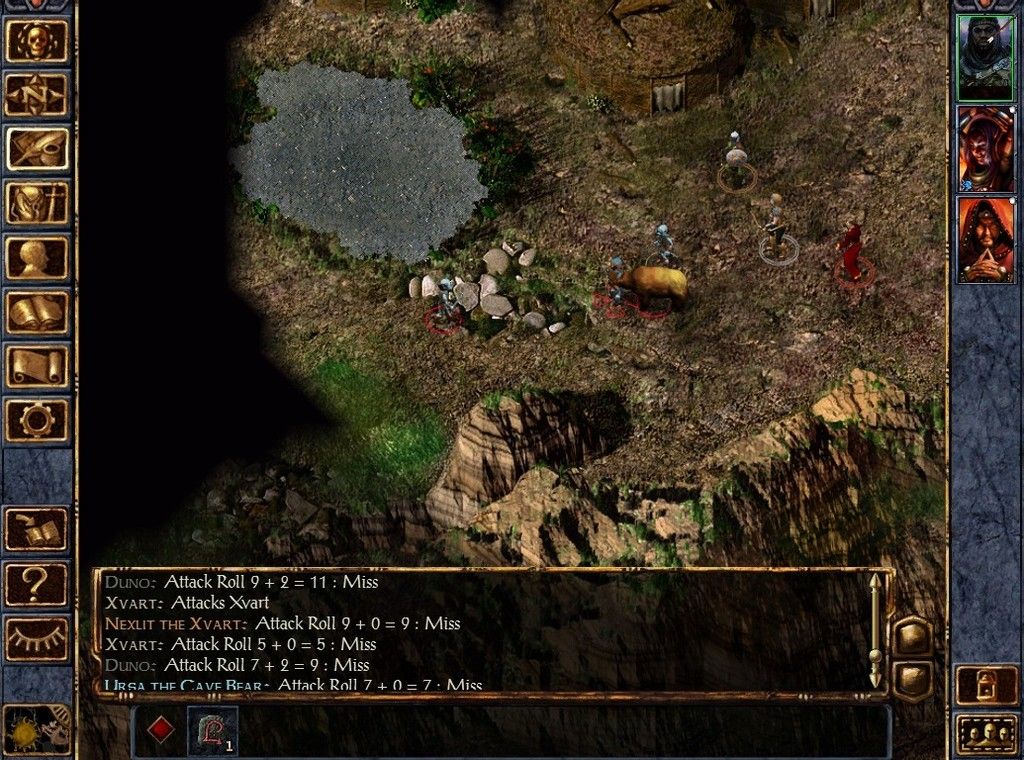The height and width of the screenshot is (760, 1024).
Task: Click the closed-eye button on the sidebar
Action: (x=38, y=637)
